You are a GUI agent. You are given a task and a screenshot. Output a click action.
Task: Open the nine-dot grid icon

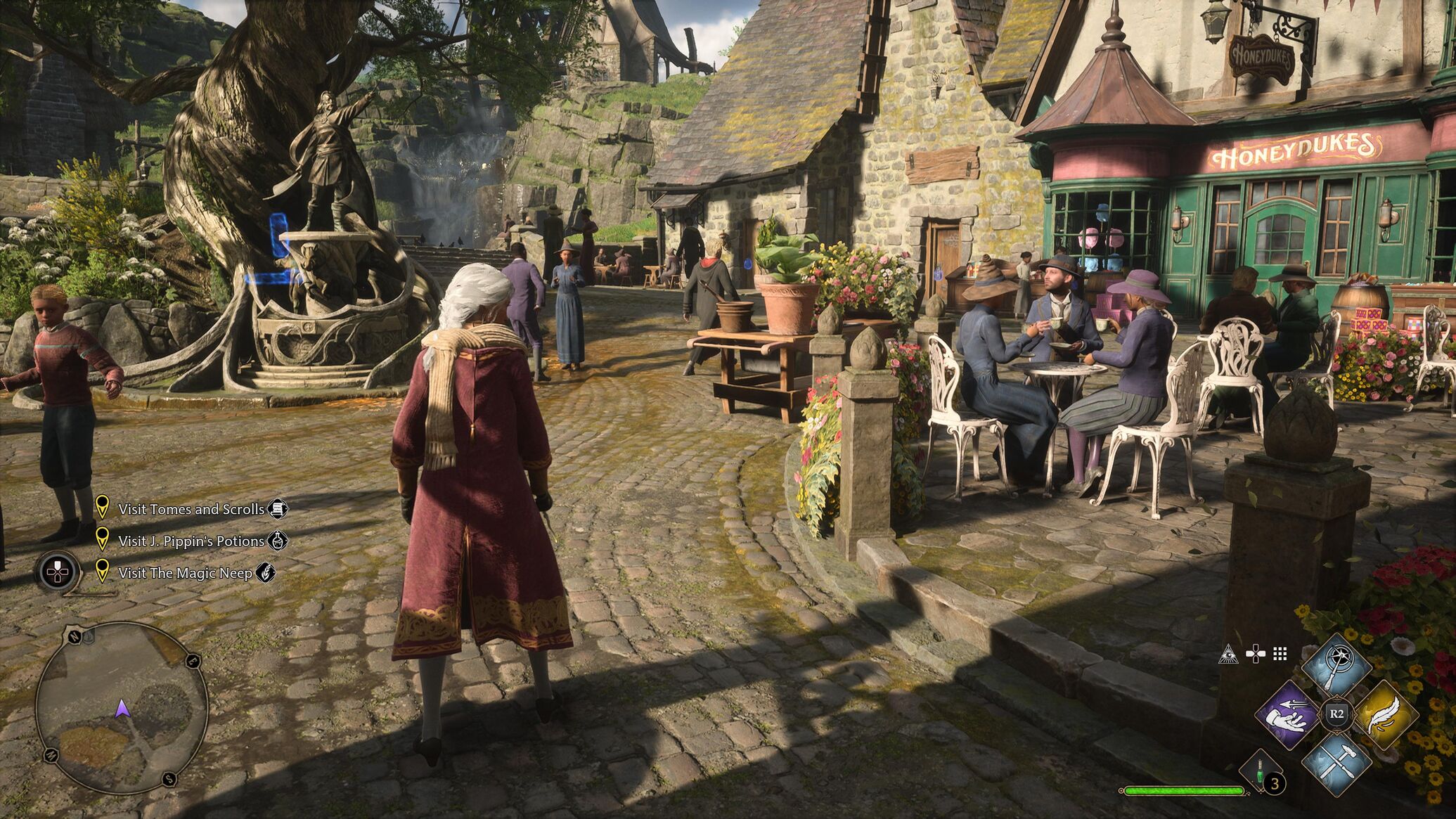[x=1280, y=654]
